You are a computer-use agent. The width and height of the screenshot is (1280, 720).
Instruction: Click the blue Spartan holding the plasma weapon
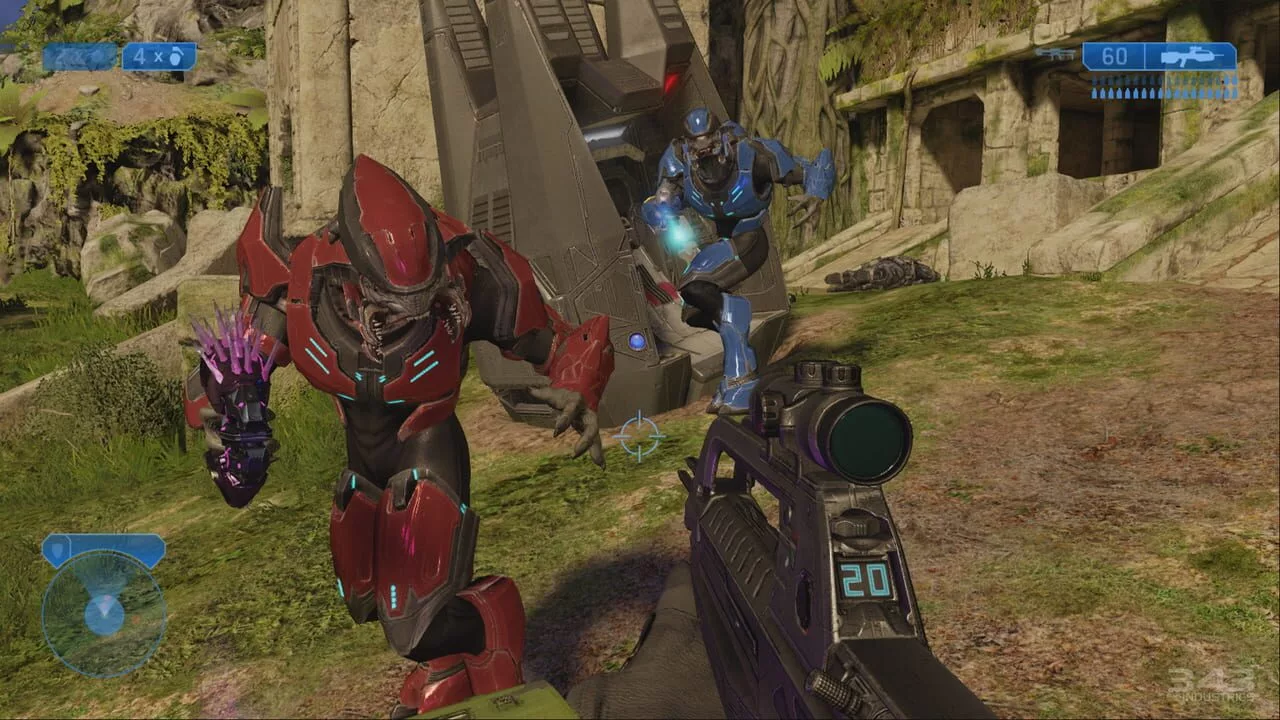[x=720, y=230]
